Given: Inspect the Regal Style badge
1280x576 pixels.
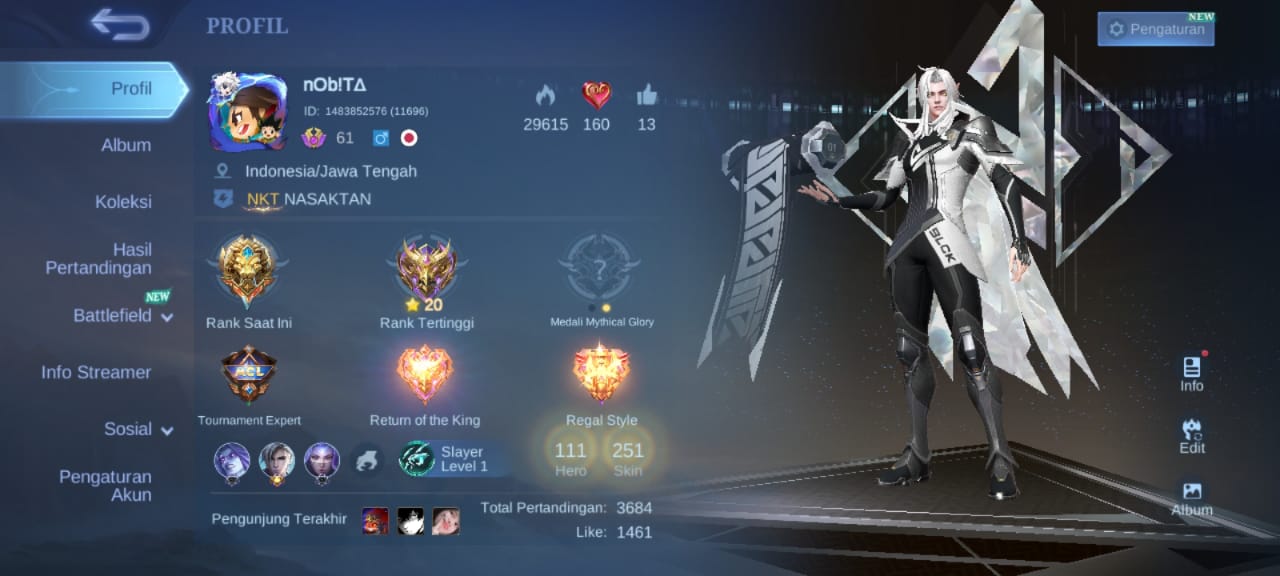Looking at the screenshot, I should click(x=601, y=375).
